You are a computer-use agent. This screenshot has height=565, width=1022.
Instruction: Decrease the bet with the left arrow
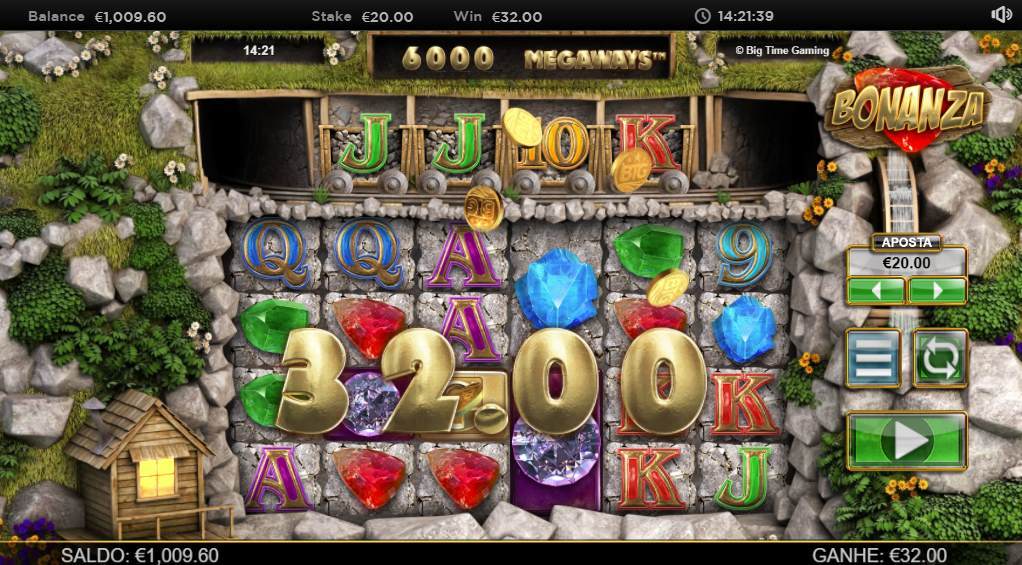click(876, 291)
